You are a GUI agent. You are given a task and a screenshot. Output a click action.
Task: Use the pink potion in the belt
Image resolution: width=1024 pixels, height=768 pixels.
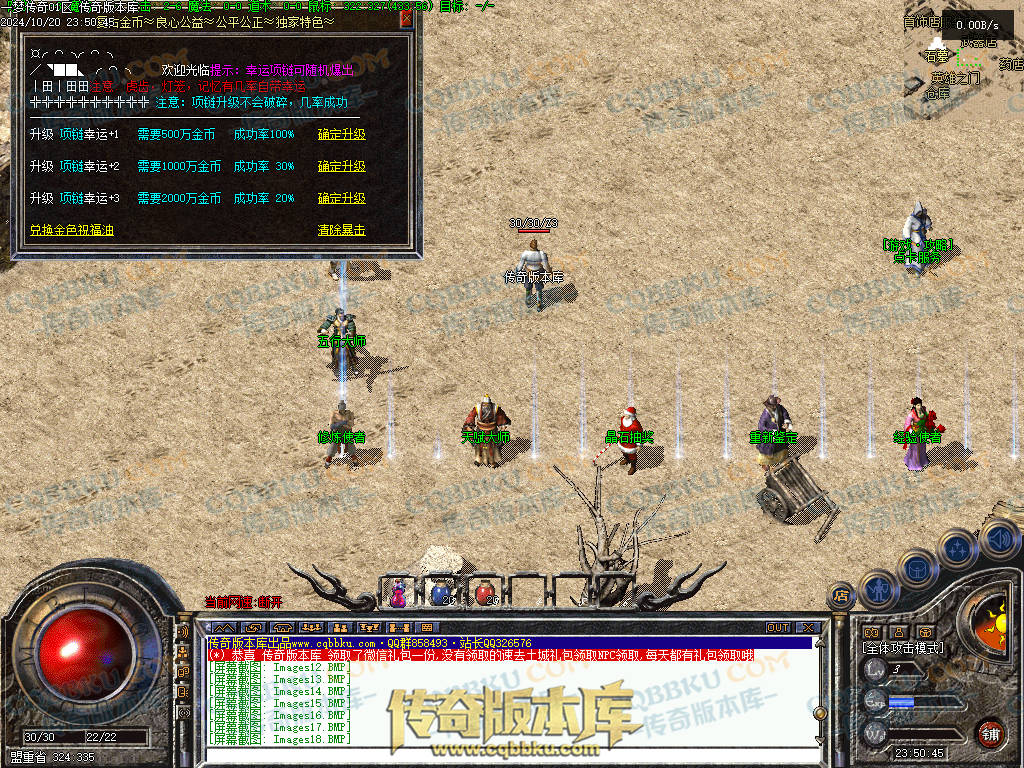[399, 593]
